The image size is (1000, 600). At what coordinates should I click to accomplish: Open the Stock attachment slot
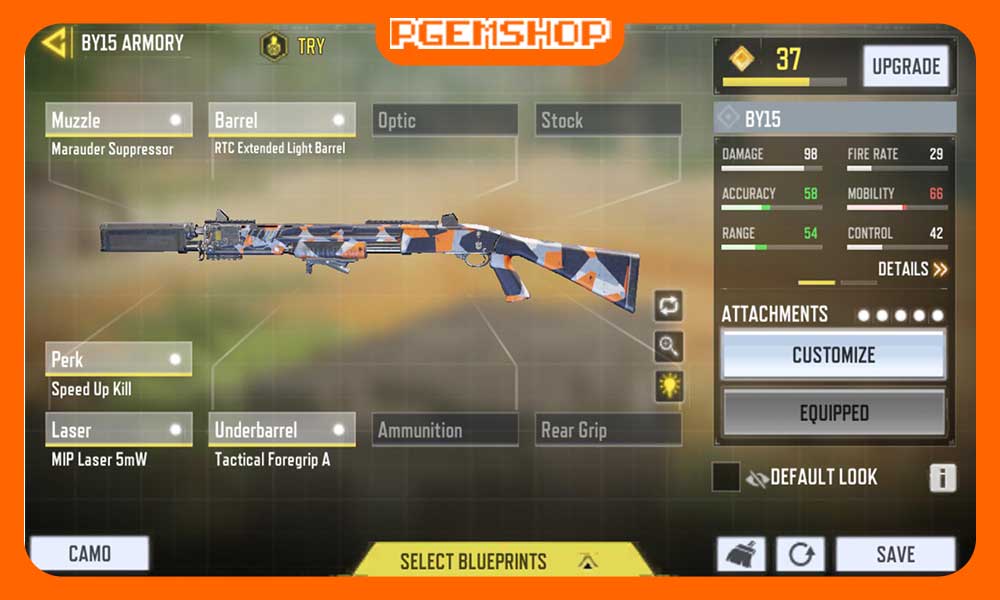coord(608,120)
